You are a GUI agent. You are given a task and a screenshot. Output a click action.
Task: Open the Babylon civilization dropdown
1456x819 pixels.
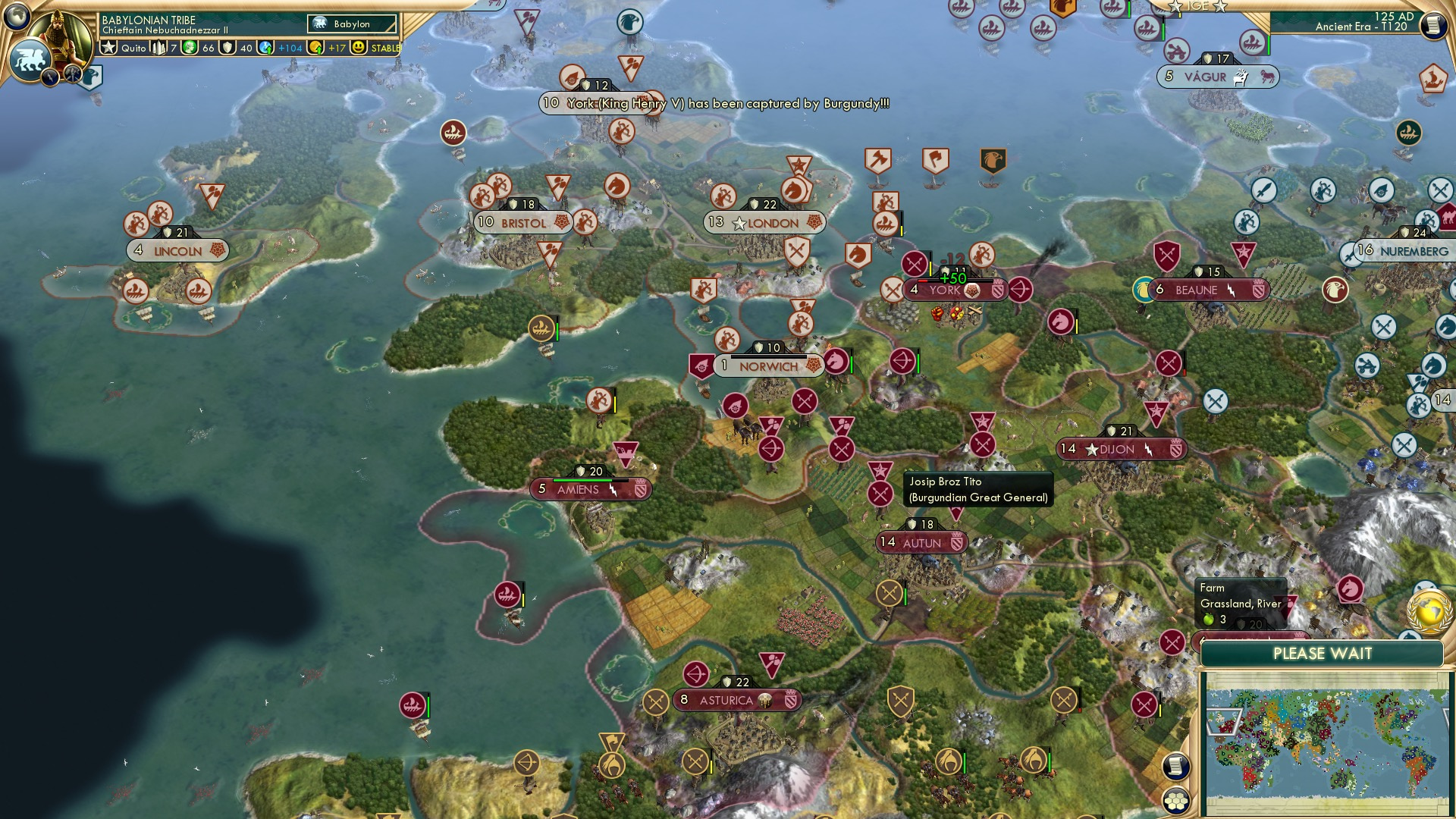tap(352, 24)
